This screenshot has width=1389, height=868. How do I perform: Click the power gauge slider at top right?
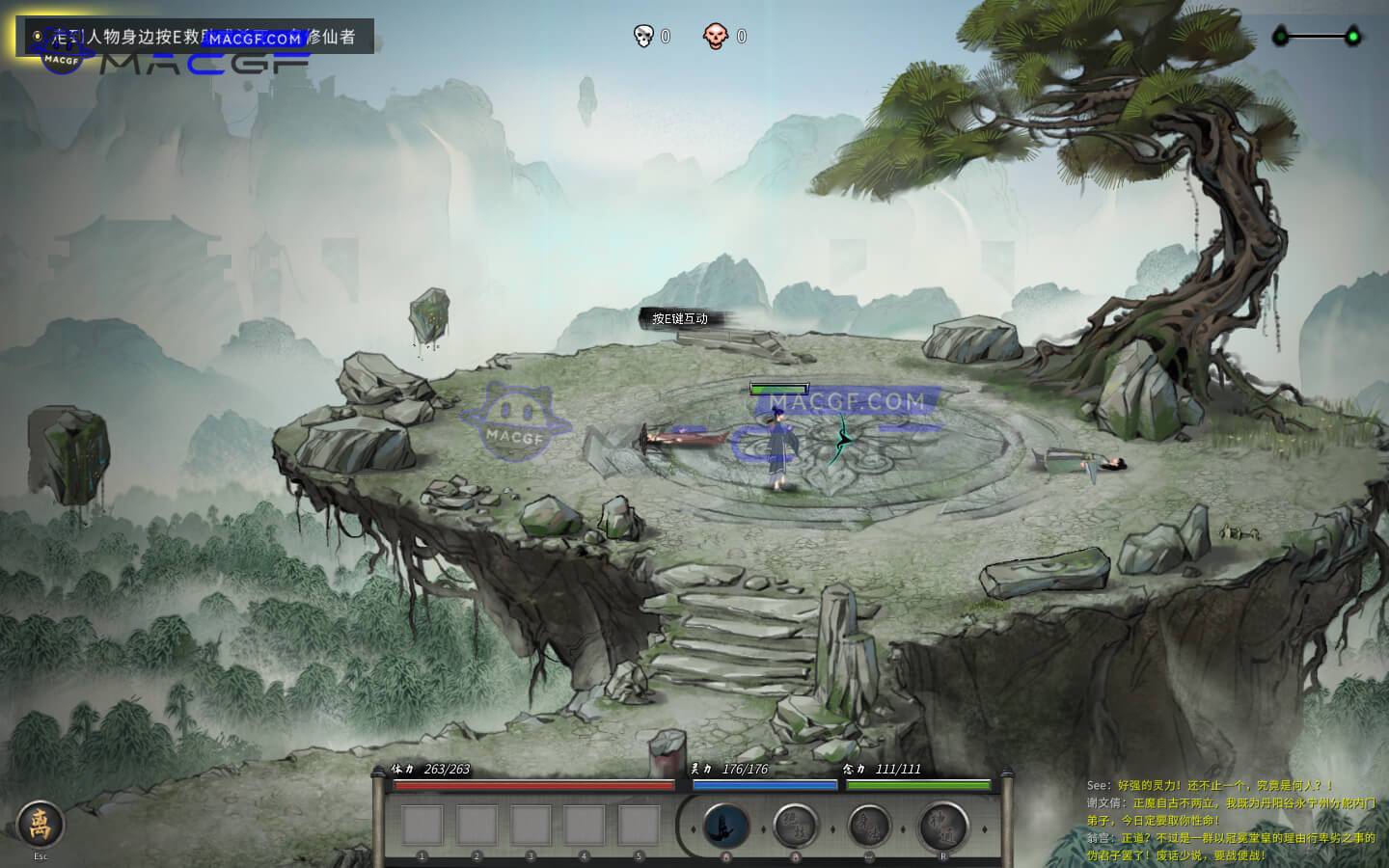(x=1321, y=37)
